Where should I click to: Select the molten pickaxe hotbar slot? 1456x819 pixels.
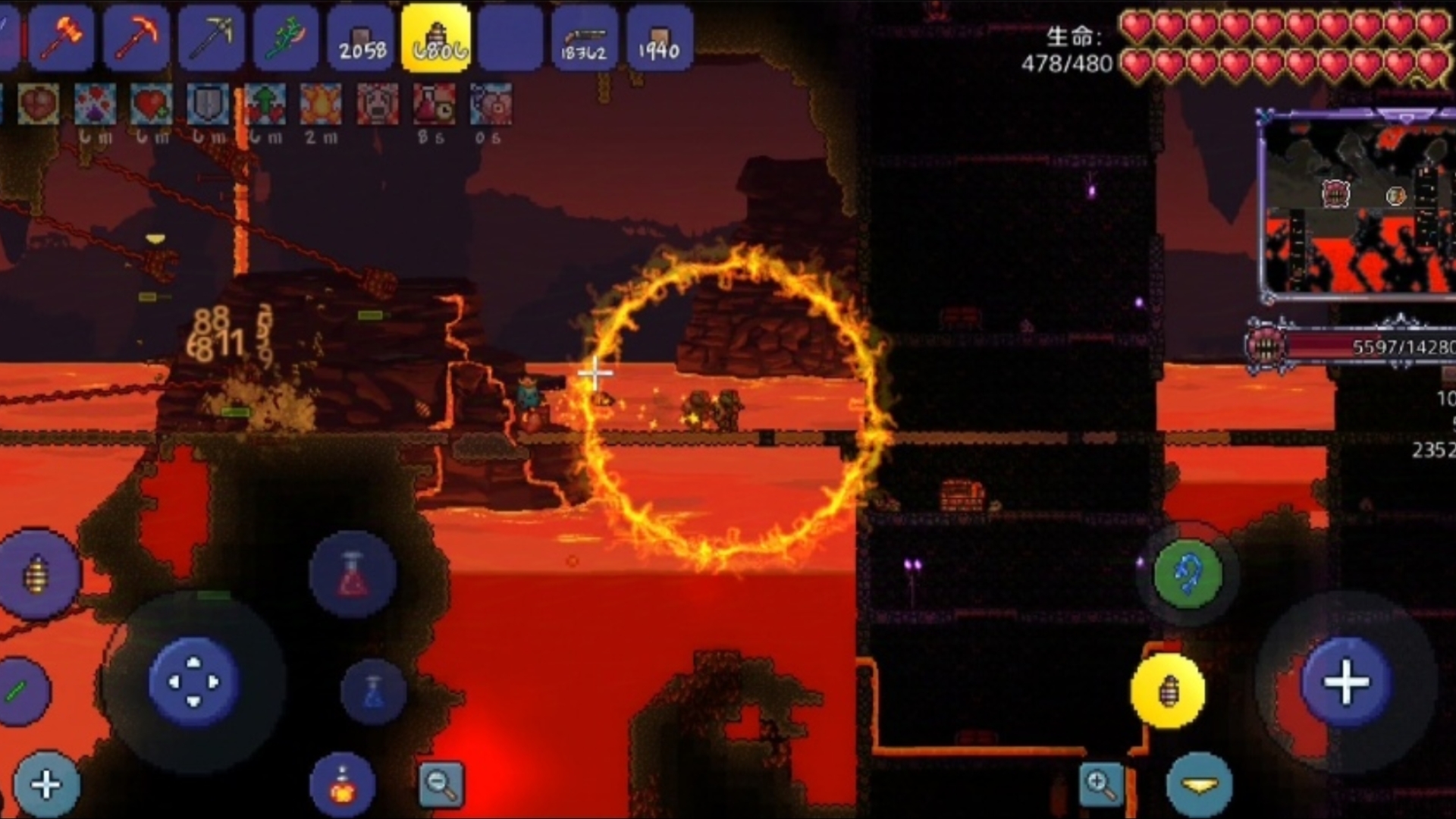pos(136,38)
